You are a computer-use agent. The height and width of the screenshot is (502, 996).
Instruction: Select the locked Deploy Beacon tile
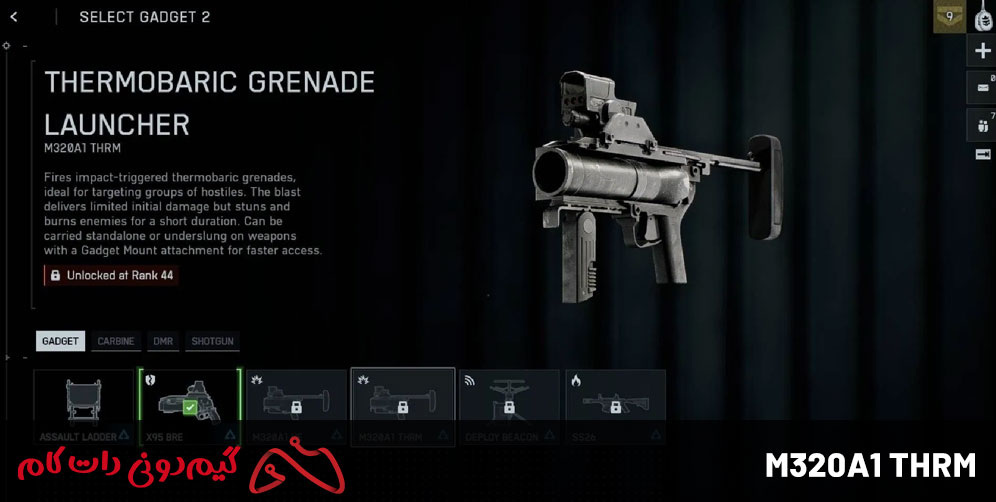click(509, 407)
